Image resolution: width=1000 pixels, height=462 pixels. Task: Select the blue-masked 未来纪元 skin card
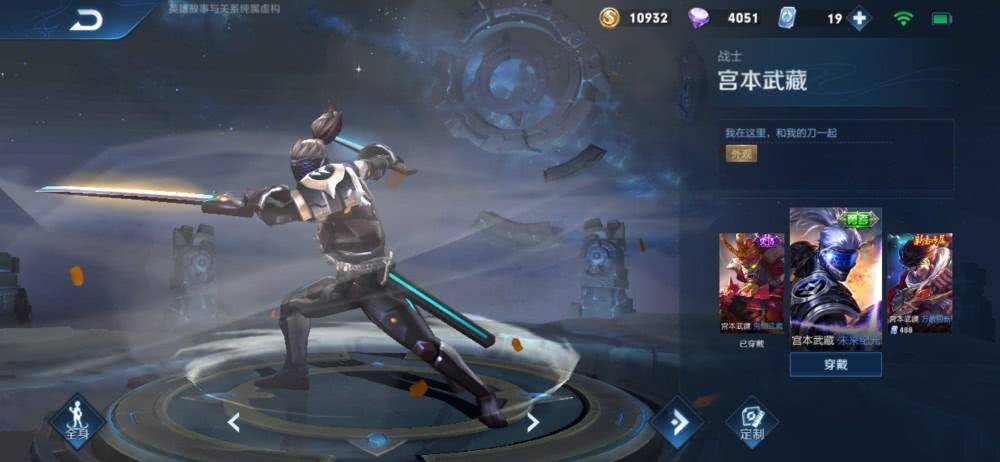(x=835, y=273)
